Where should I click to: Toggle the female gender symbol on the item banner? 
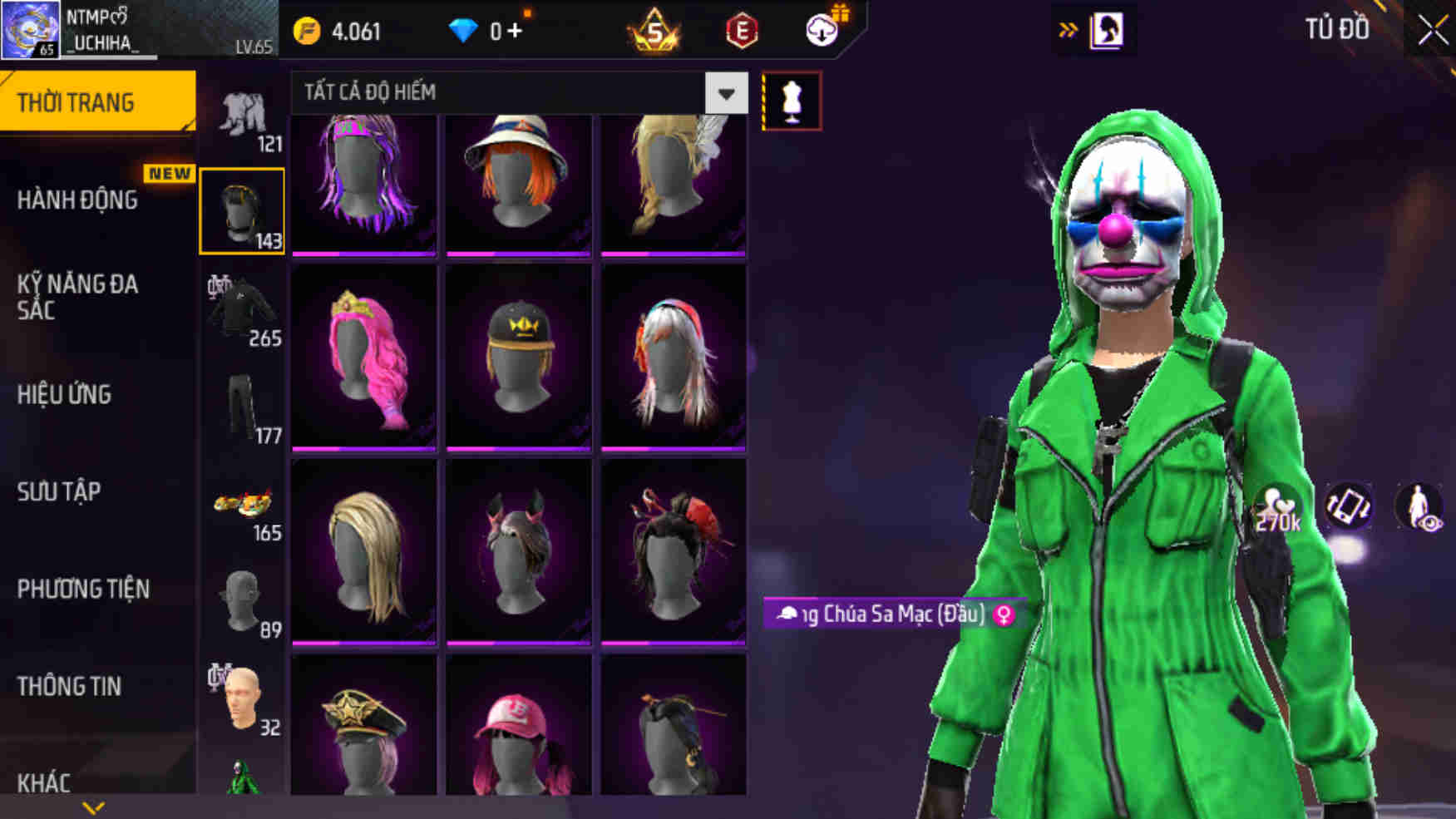(1007, 616)
